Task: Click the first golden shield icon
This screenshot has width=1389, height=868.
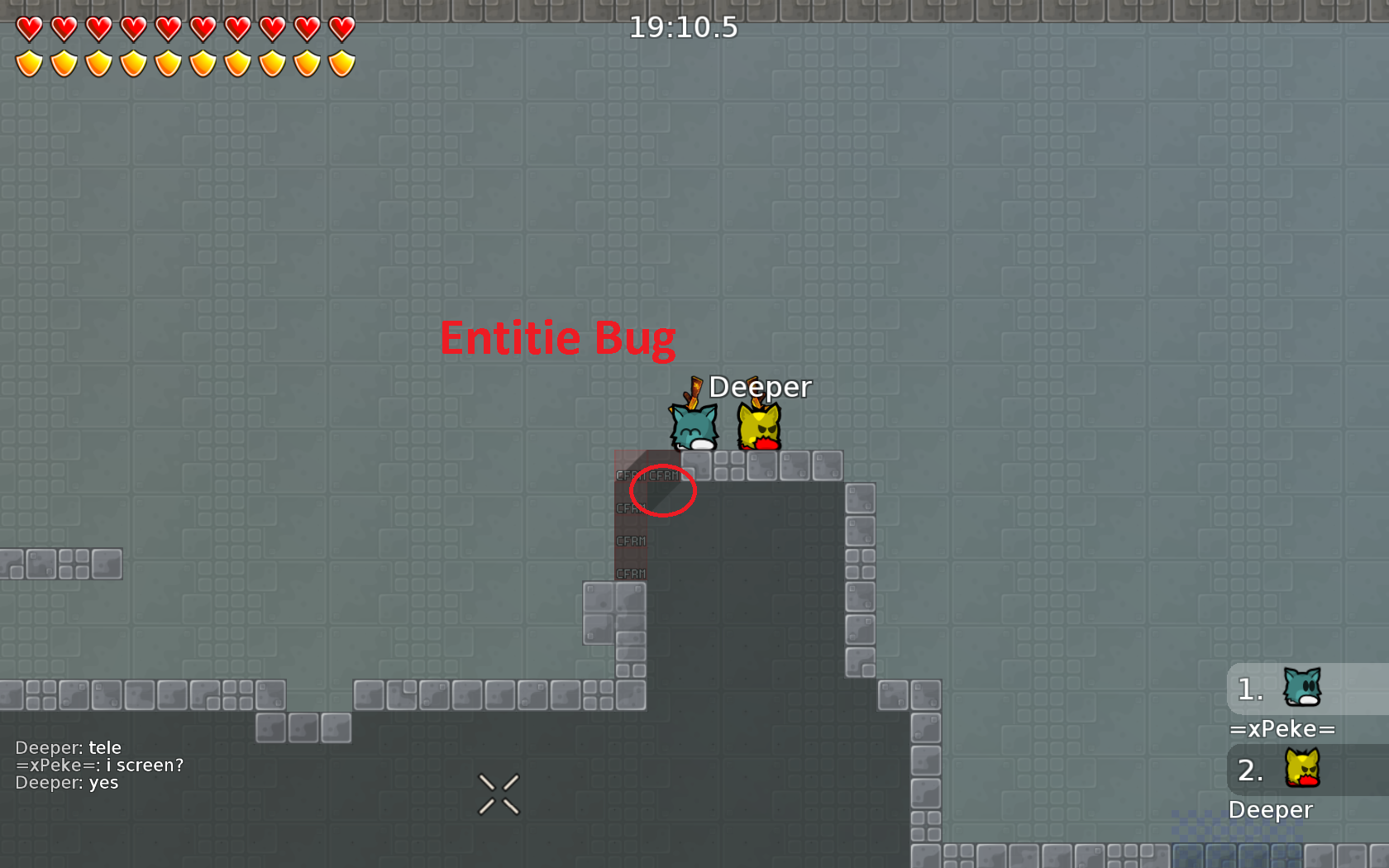Action: point(28,62)
